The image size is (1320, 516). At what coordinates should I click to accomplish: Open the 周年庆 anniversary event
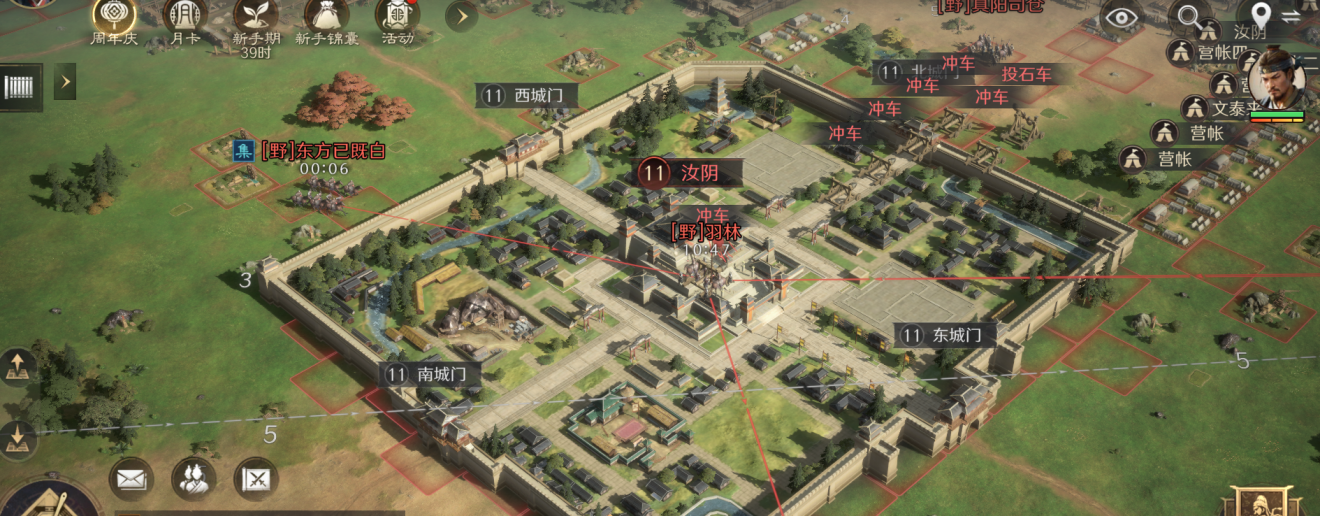115,16
